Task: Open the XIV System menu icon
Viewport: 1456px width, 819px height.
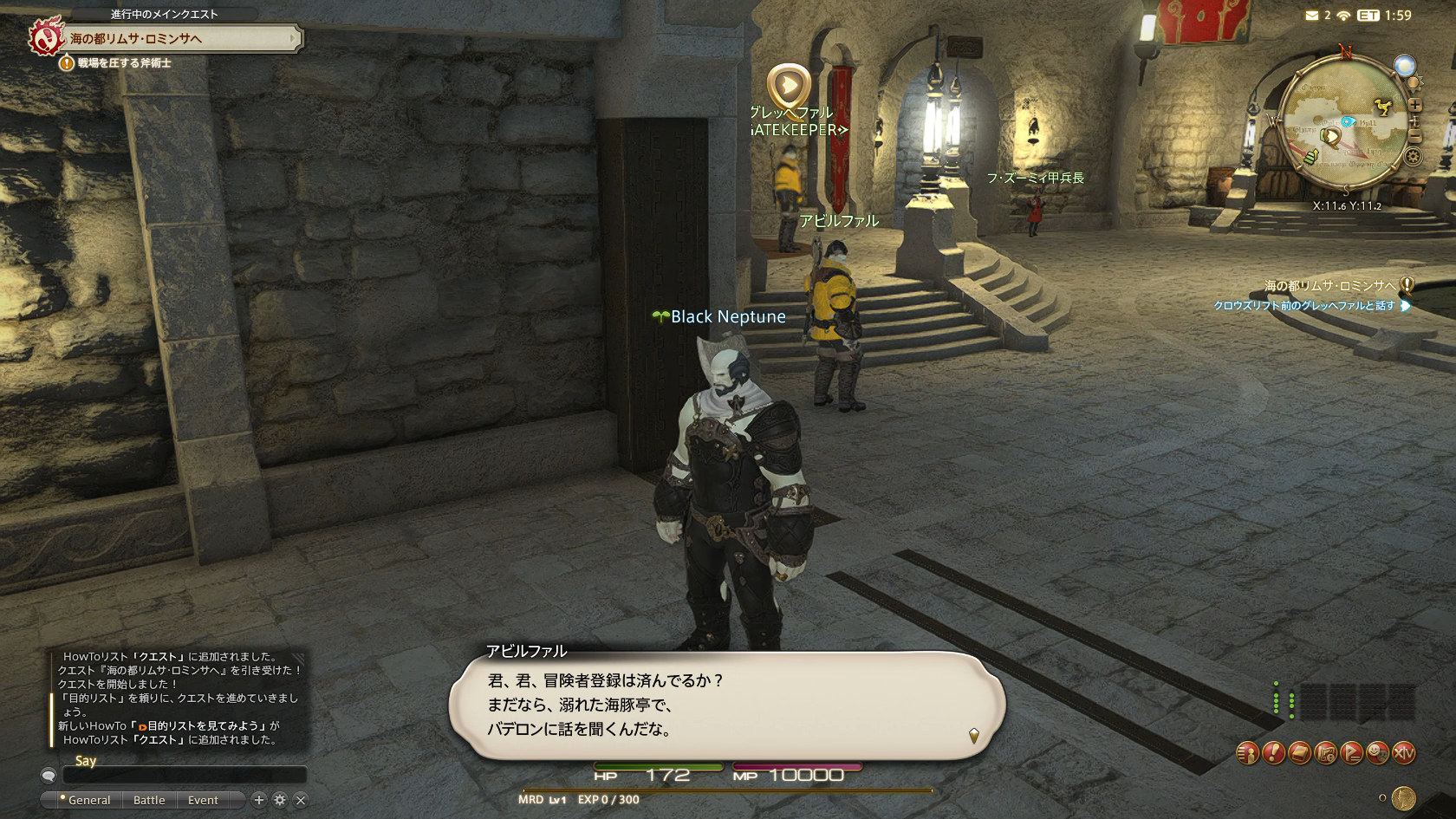Action: [1403, 753]
